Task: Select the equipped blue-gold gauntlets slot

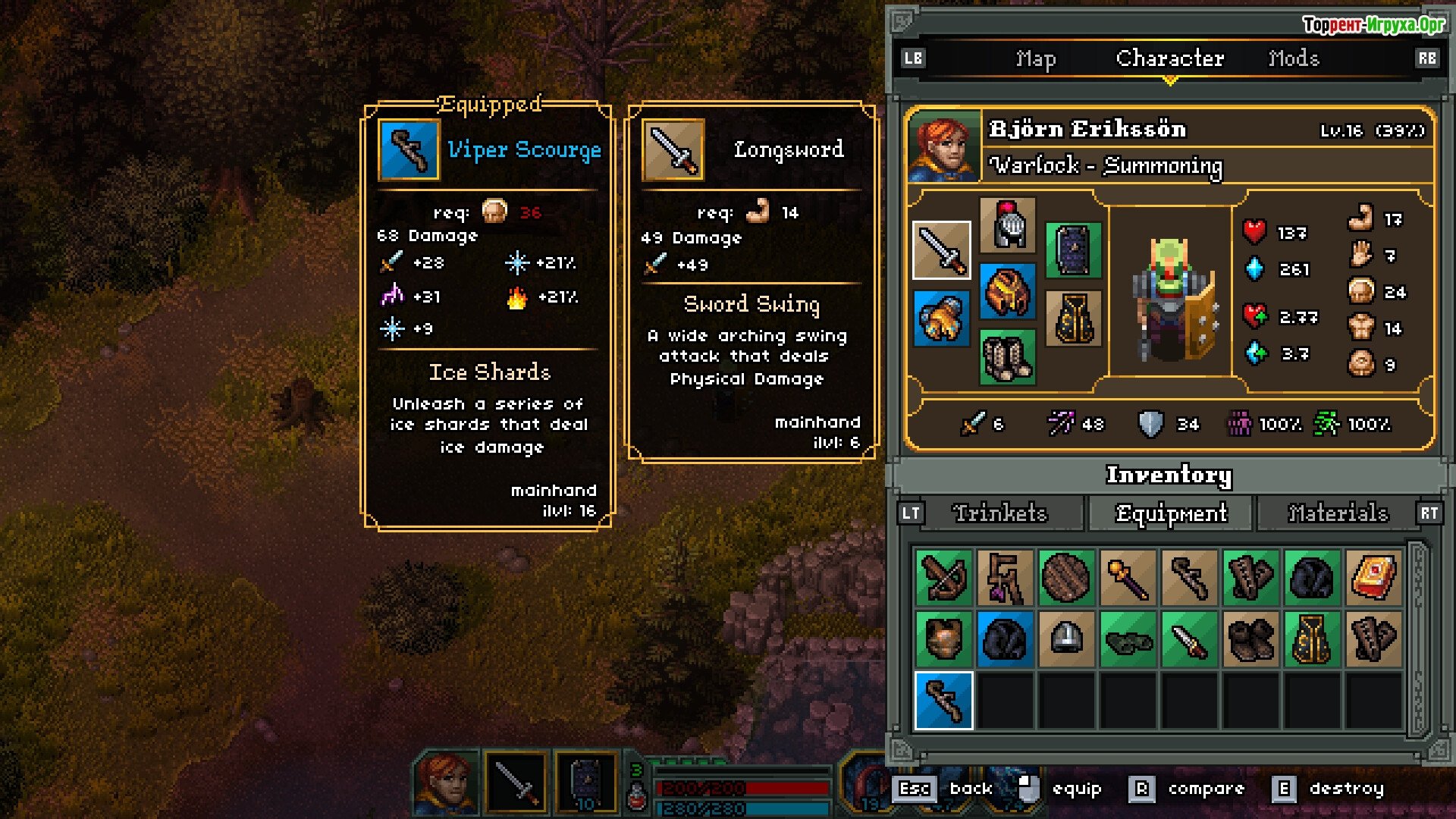Action: coord(942,318)
